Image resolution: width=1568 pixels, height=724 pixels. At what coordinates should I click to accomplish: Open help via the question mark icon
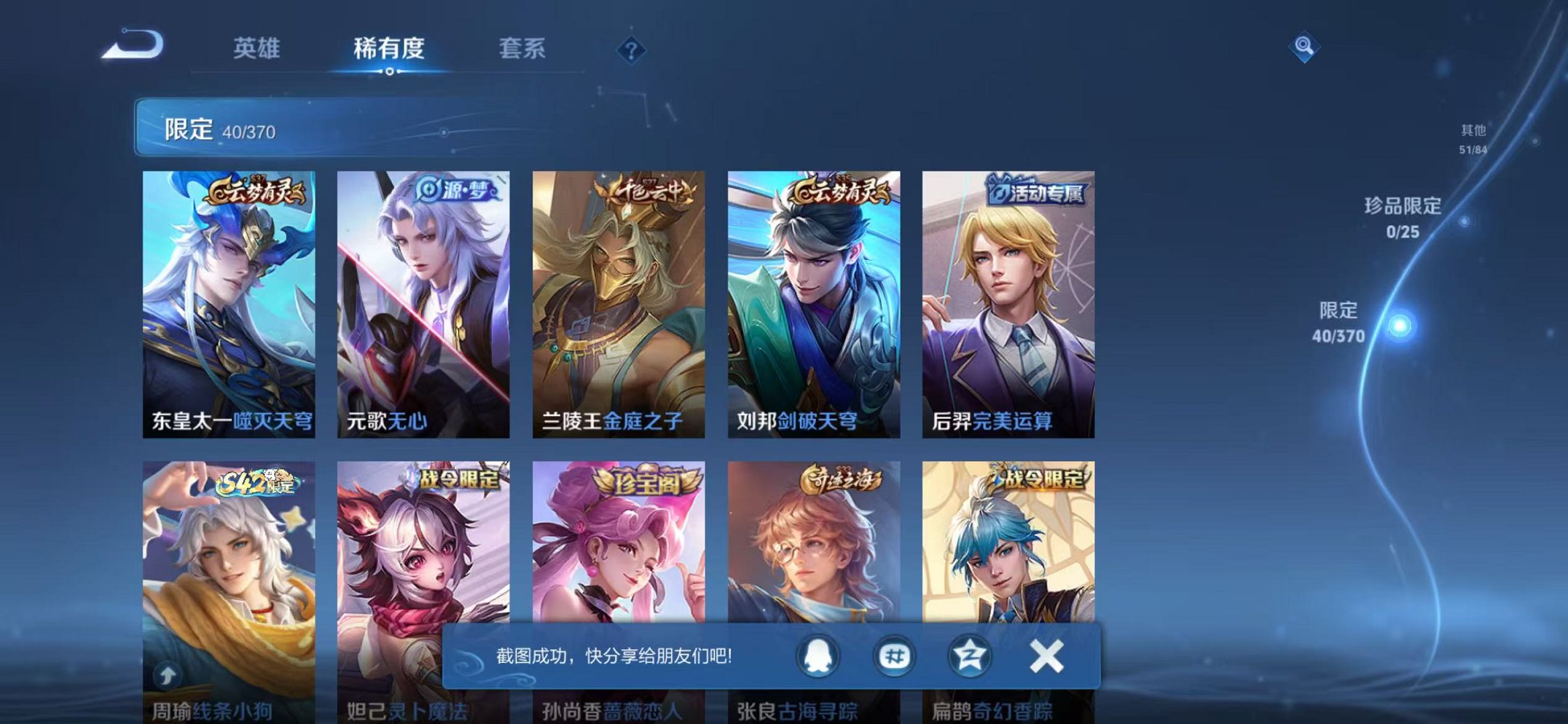click(632, 50)
